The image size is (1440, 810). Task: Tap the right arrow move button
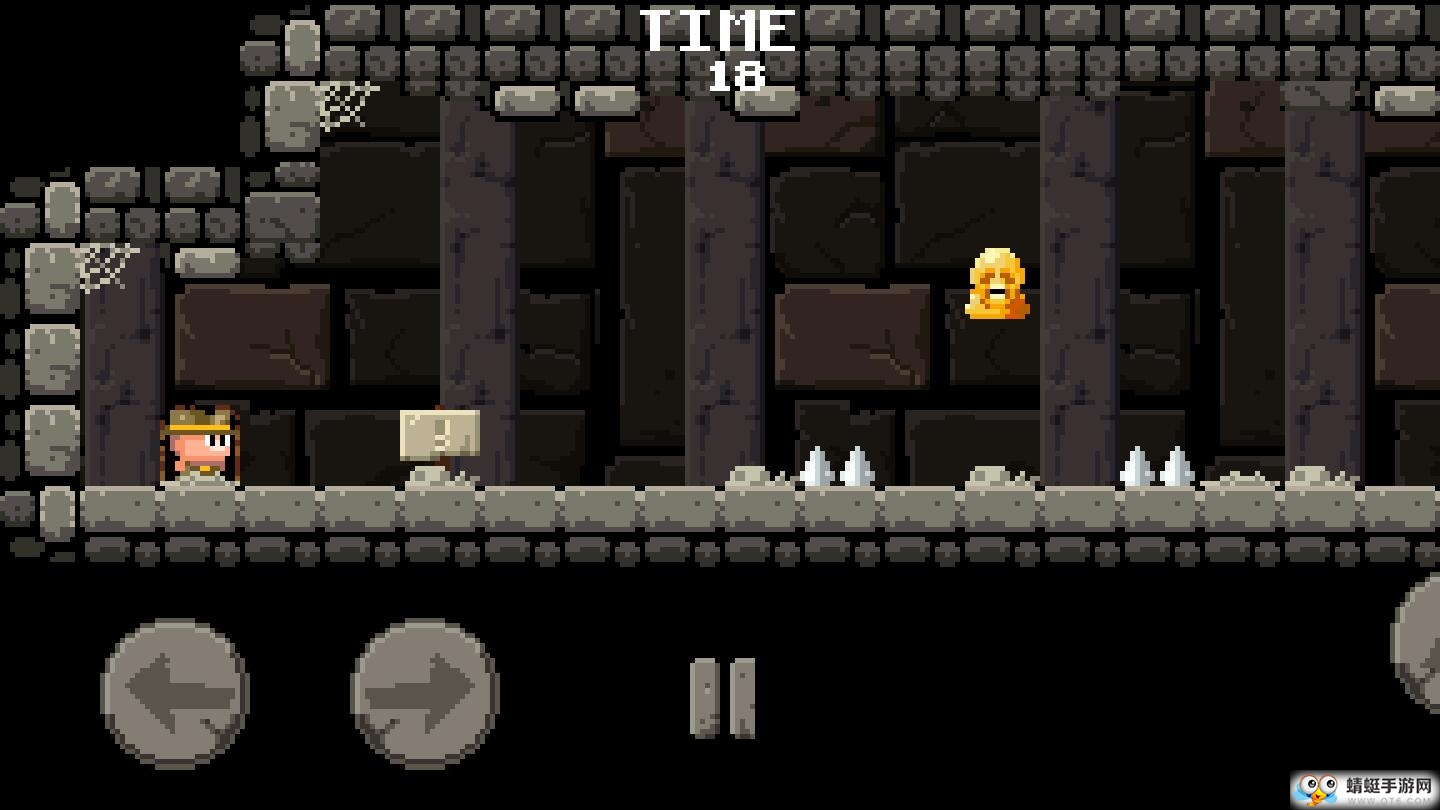[x=425, y=692]
